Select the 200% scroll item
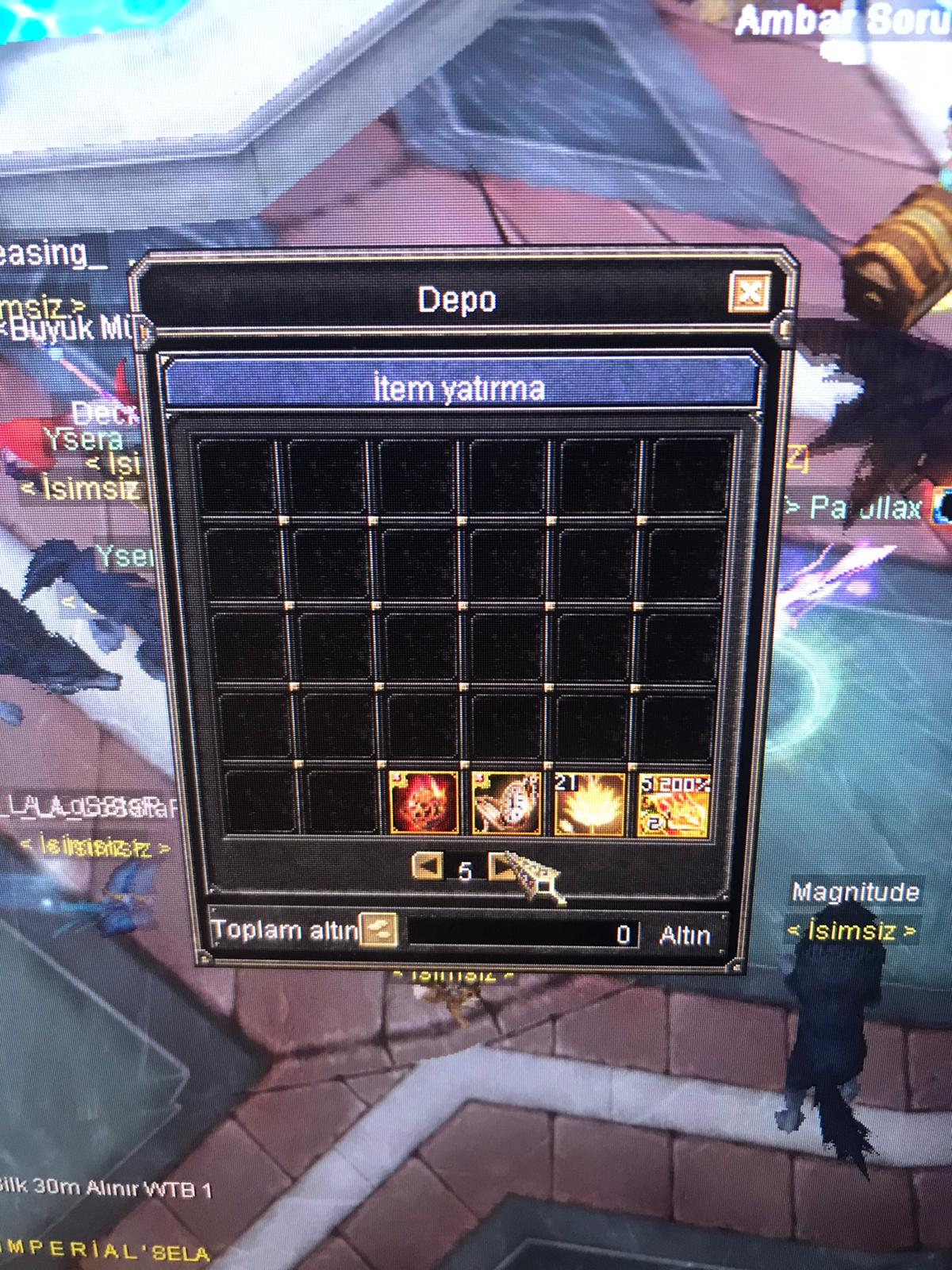952x1270 pixels. [674, 804]
